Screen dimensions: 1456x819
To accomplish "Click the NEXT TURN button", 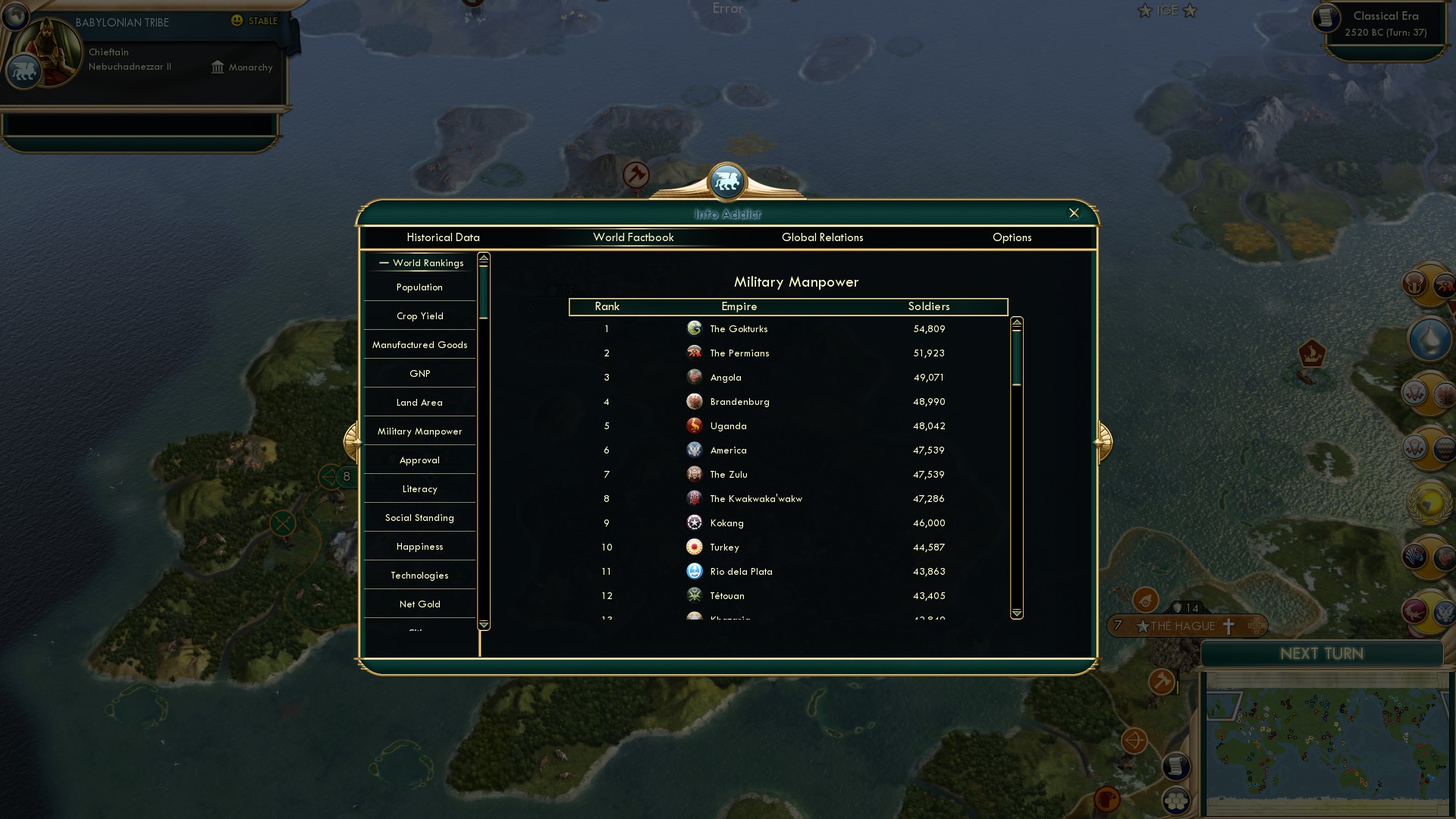I will 1322,654.
